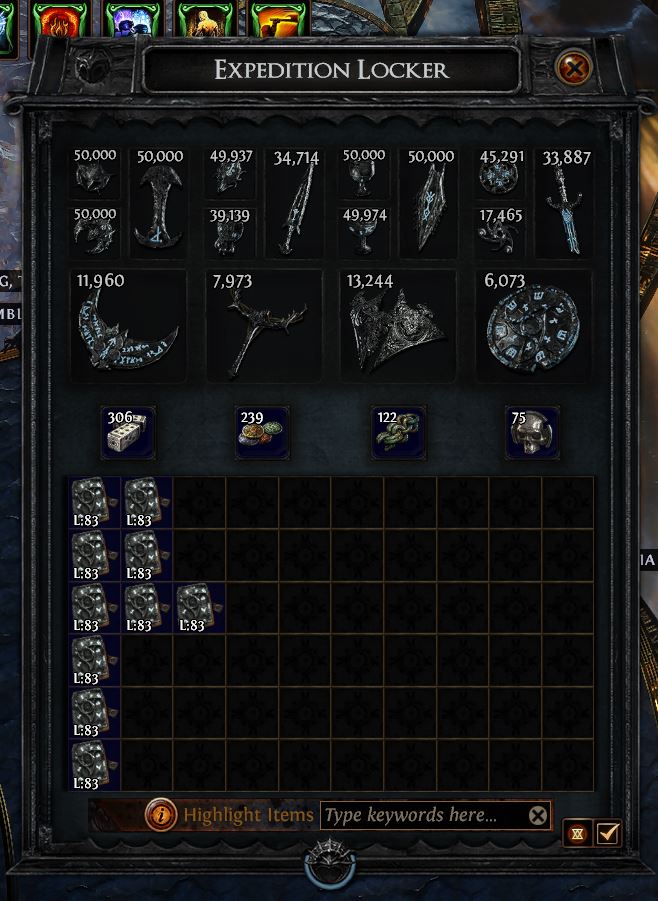Toggle the checkbox beside the search bar
The height and width of the screenshot is (901, 658).
tap(608, 832)
